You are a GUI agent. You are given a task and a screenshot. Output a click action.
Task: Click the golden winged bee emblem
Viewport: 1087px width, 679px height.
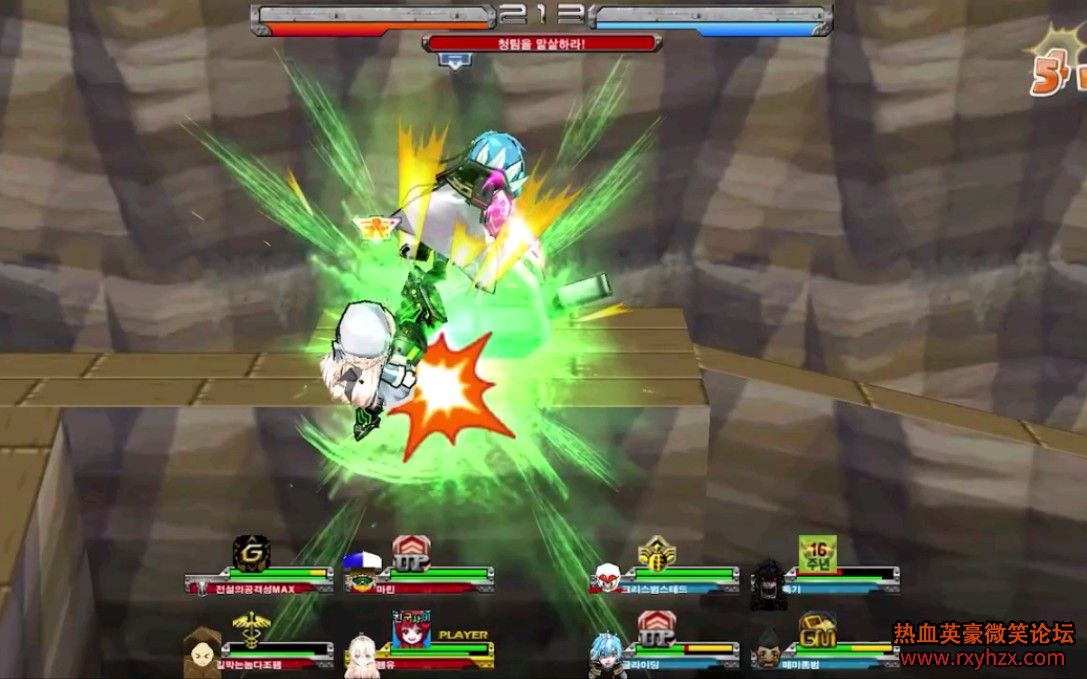click(x=657, y=552)
